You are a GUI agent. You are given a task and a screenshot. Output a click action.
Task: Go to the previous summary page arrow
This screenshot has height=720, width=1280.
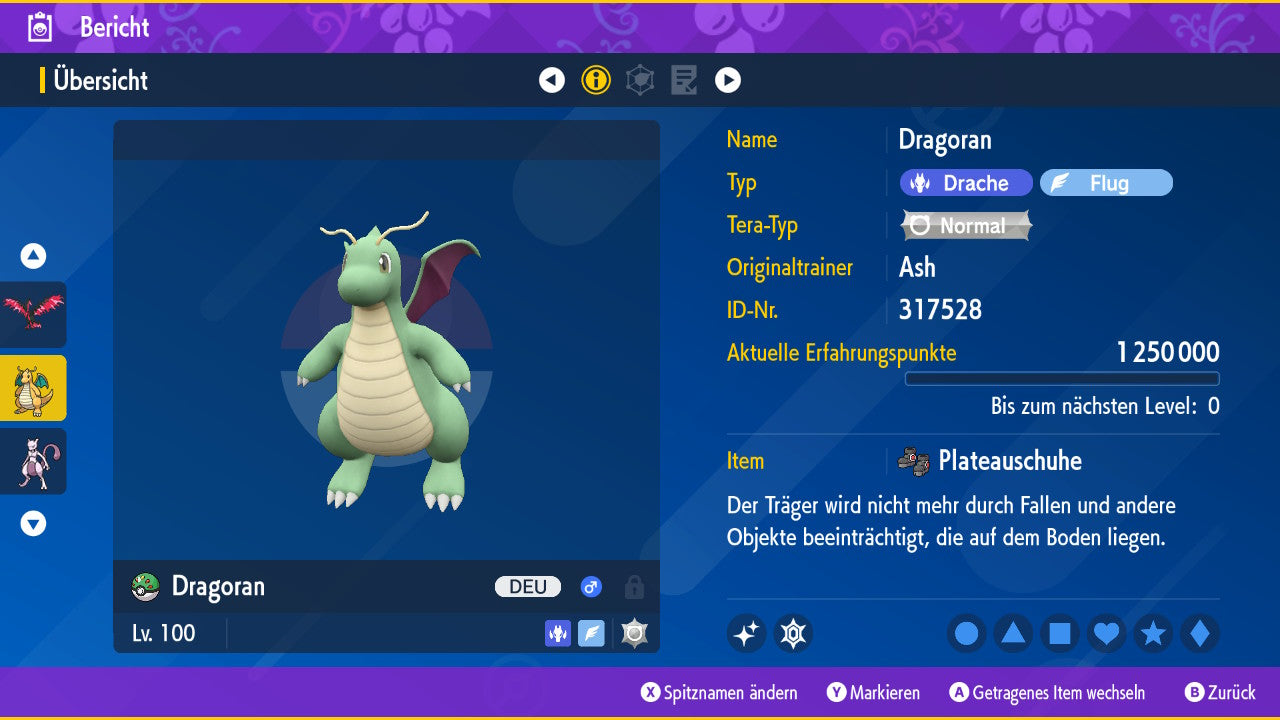click(552, 80)
